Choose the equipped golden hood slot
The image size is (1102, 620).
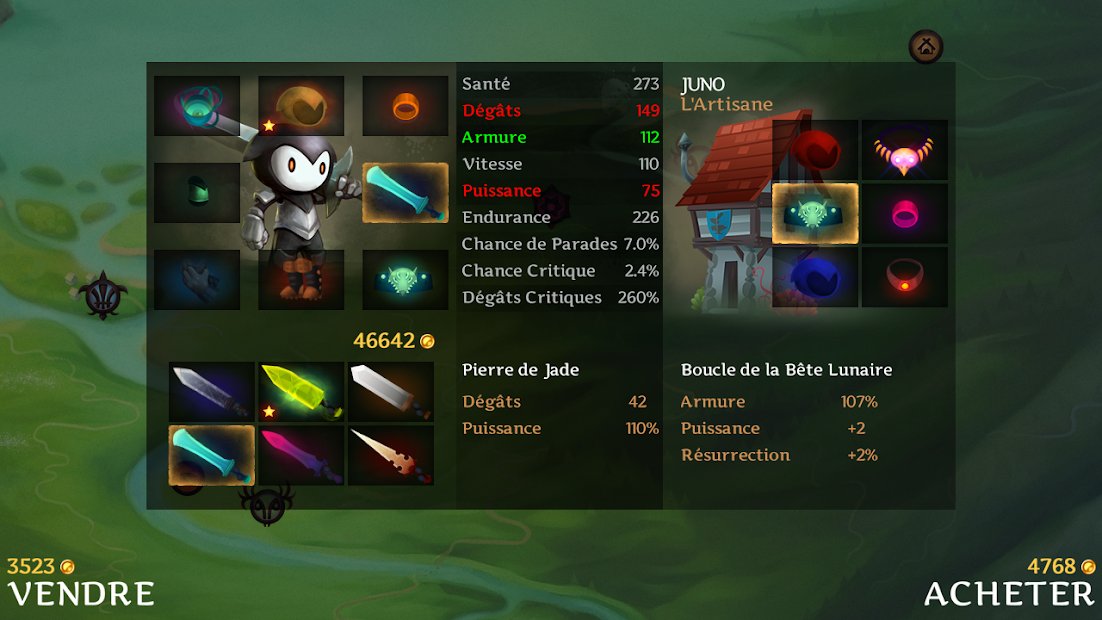[301, 106]
